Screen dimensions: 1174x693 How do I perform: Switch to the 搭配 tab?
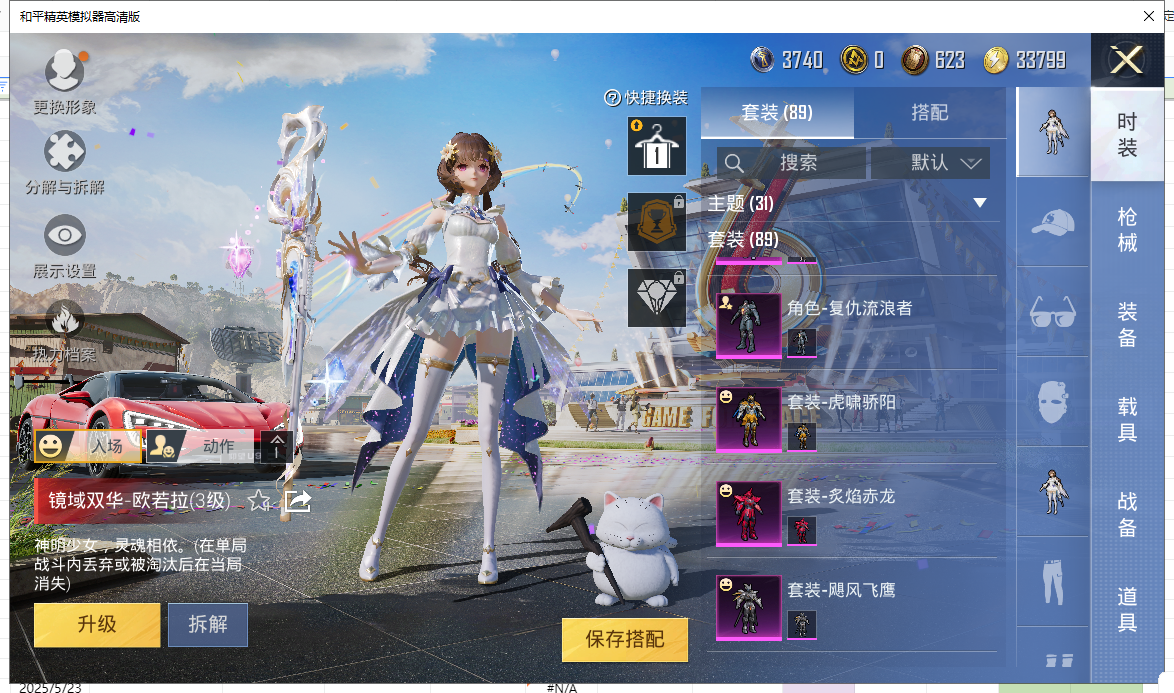(929, 113)
